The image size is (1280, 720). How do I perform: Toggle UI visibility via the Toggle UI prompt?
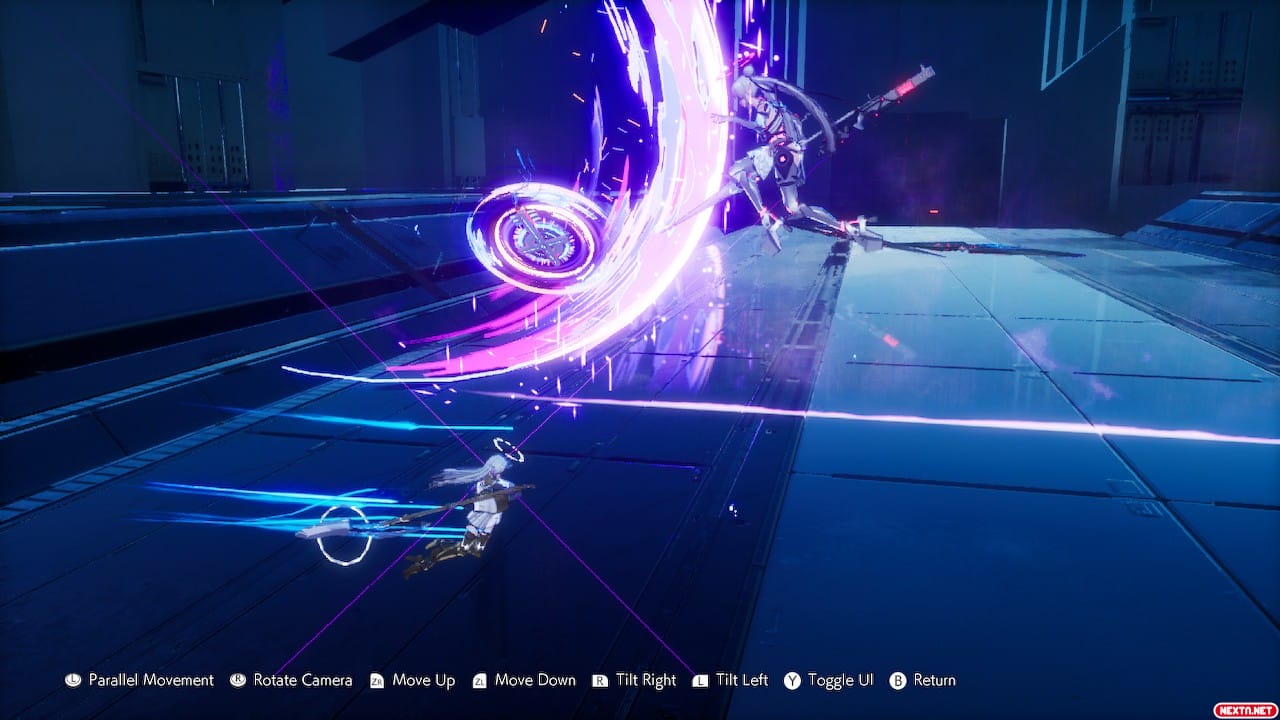click(x=829, y=680)
